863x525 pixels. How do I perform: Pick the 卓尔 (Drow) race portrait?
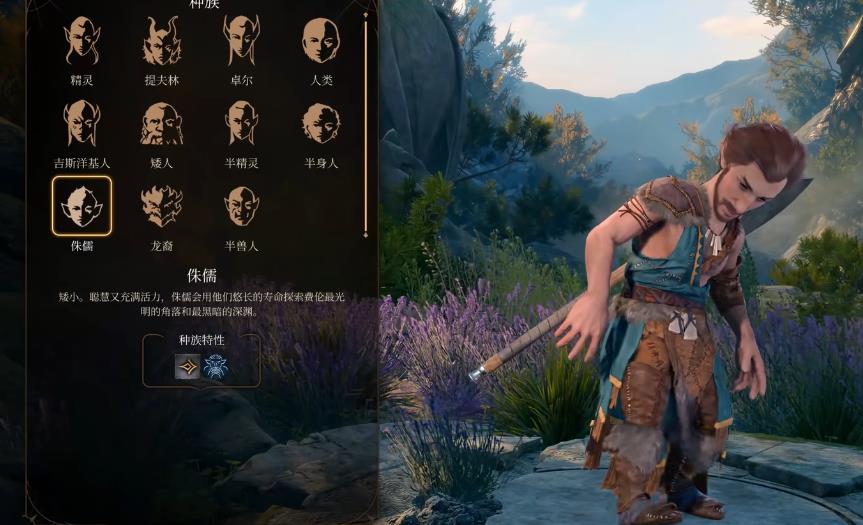pyautogui.click(x=241, y=40)
